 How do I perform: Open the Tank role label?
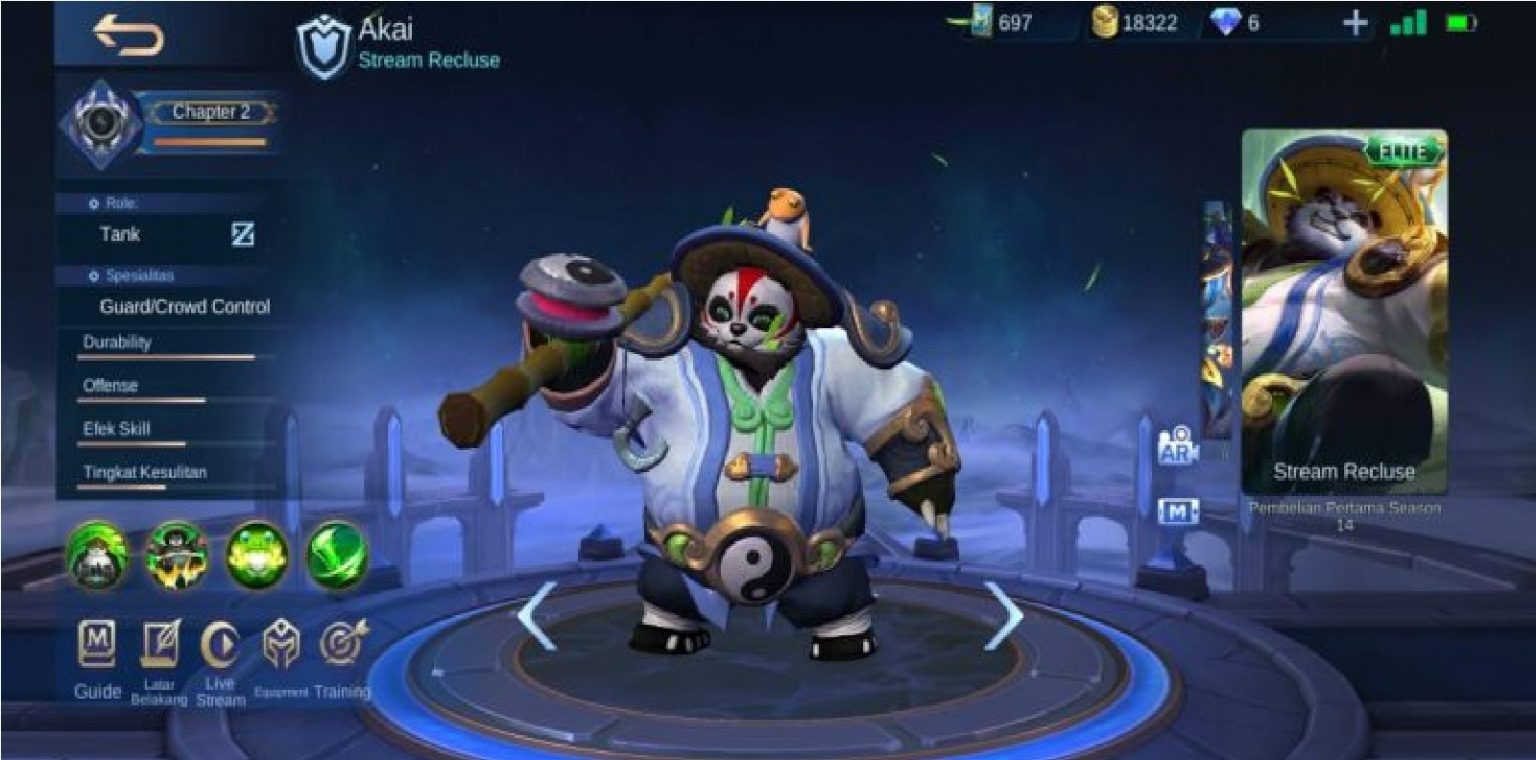coord(118,234)
